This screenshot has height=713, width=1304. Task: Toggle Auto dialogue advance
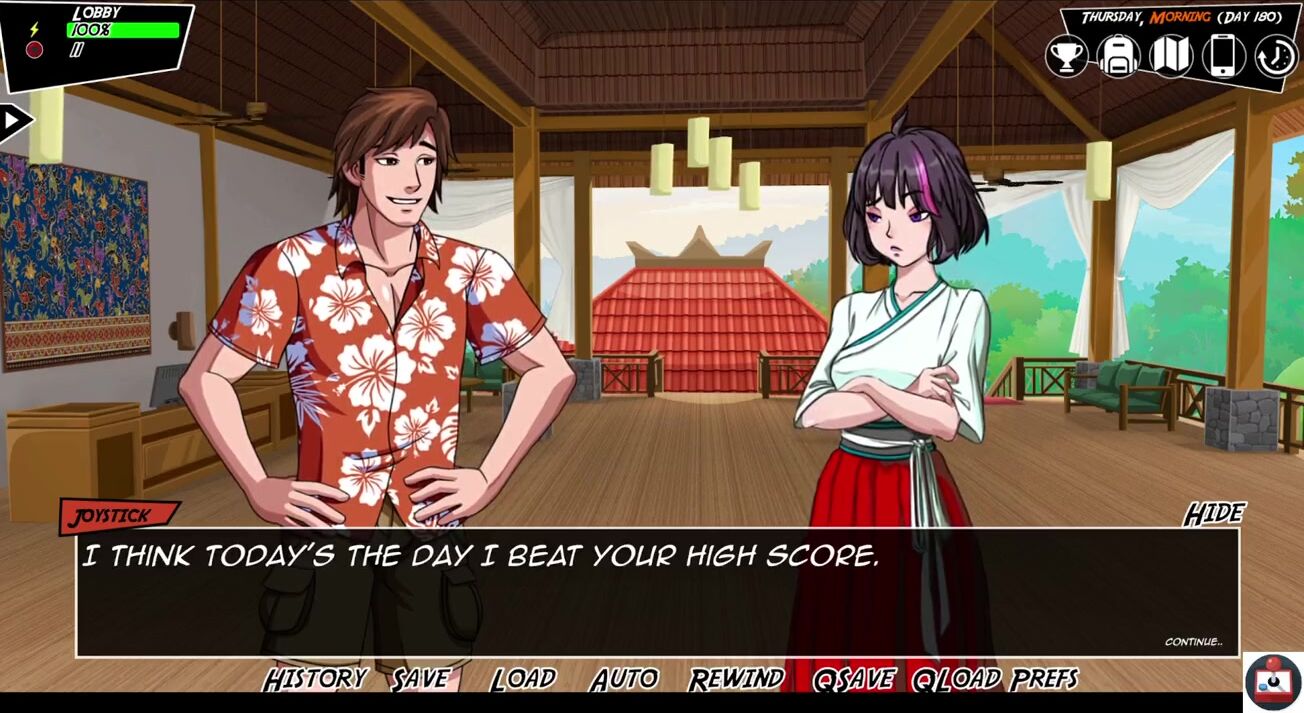624,680
